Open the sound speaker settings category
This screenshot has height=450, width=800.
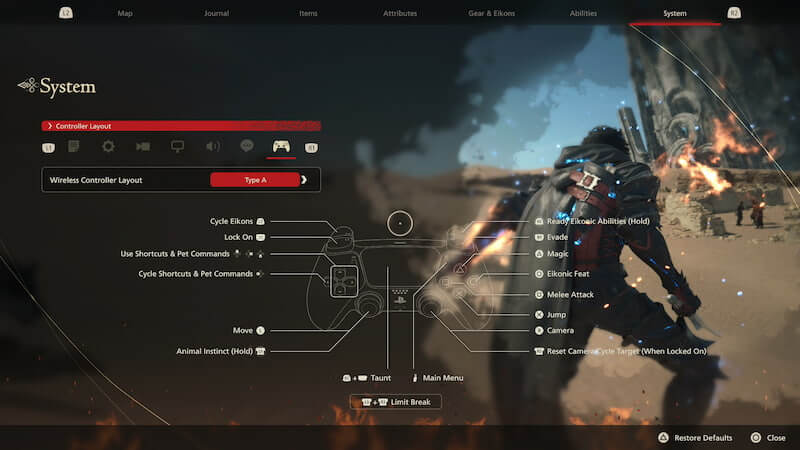coord(213,146)
